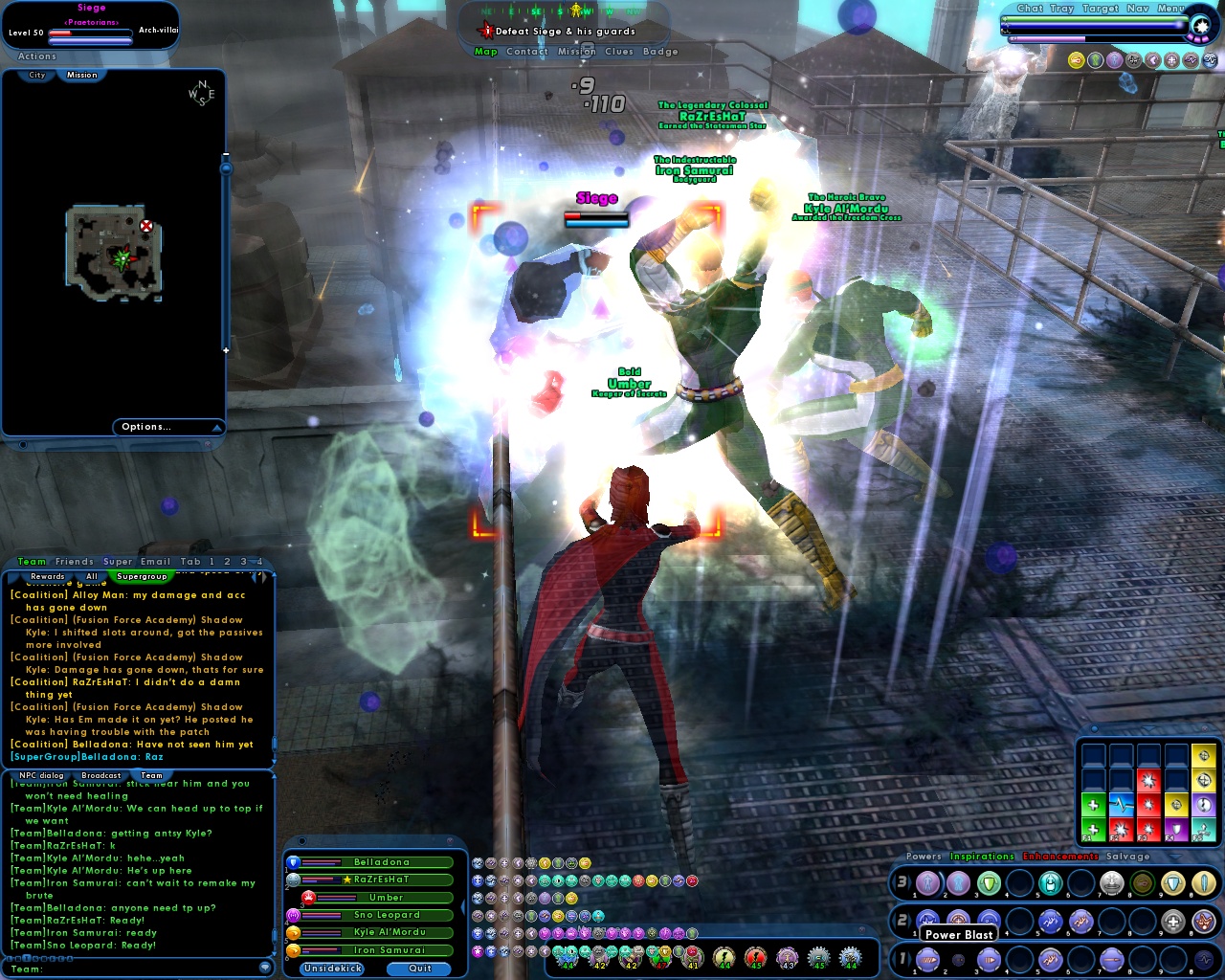Open the map Options... button
This screenshot has height=980, width=1225.
[145, 427]
